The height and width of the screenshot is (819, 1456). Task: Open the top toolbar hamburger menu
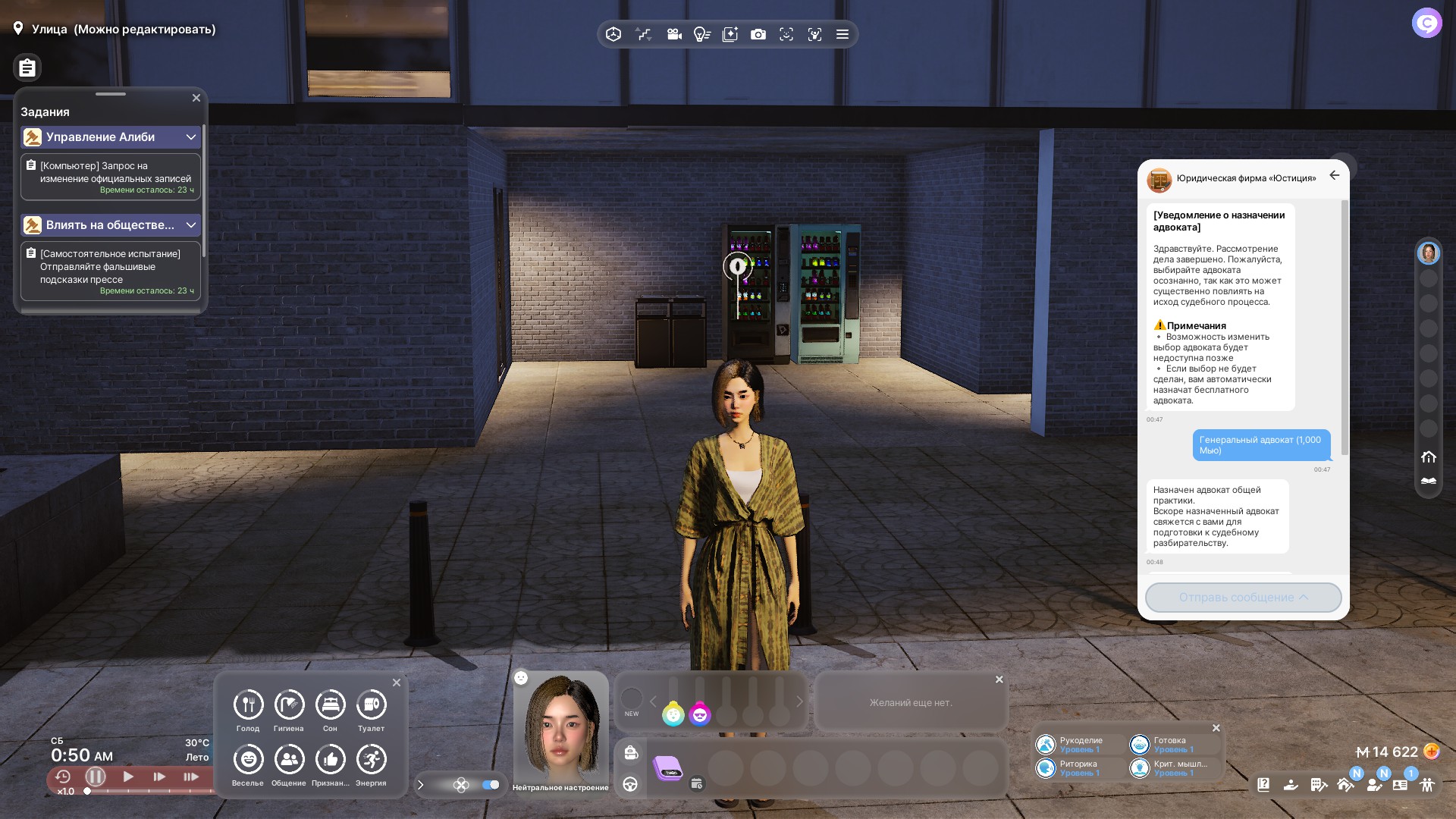click(x=842, y=35)
